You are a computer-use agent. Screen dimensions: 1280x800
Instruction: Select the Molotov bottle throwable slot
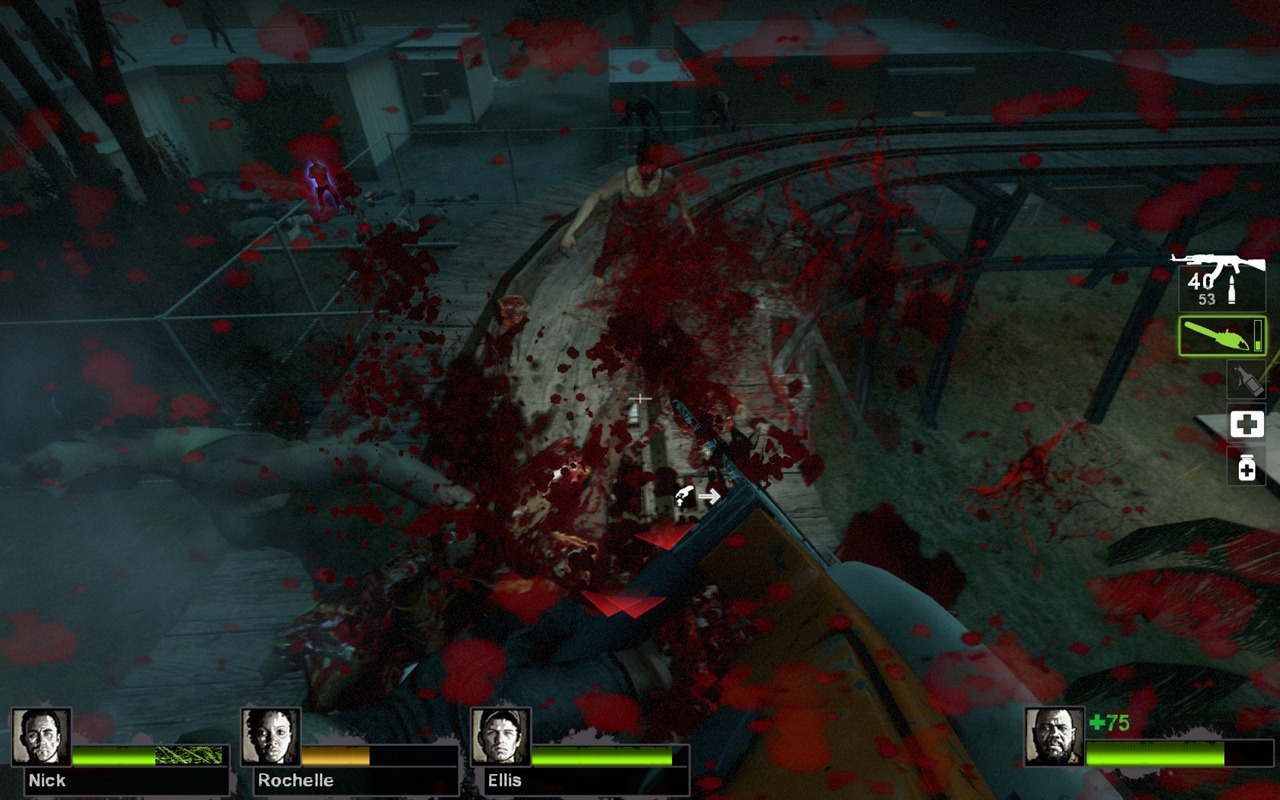(x=1246, y=380)
